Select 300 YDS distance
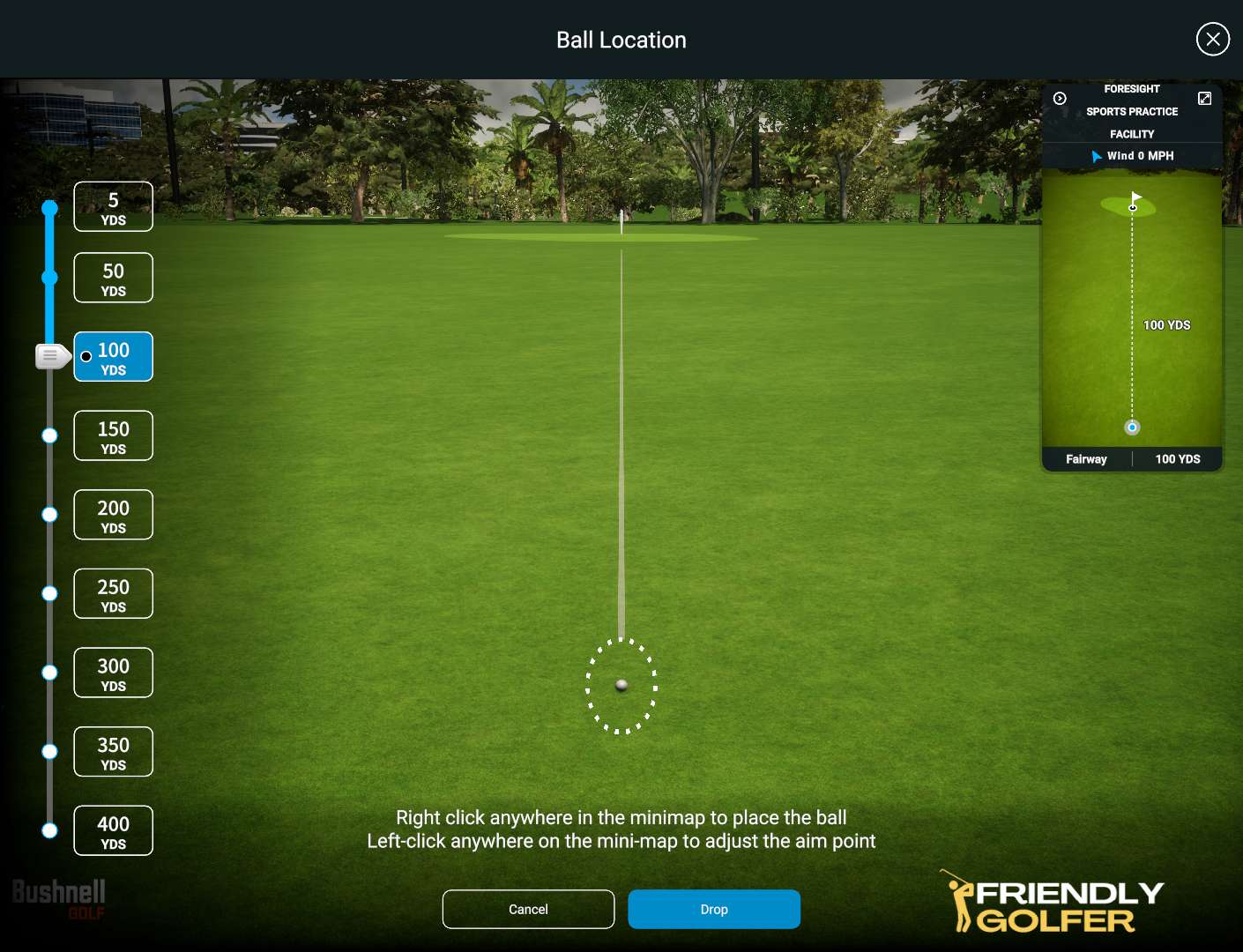This screenshot has height=952, width=1243. pos(113,673)
